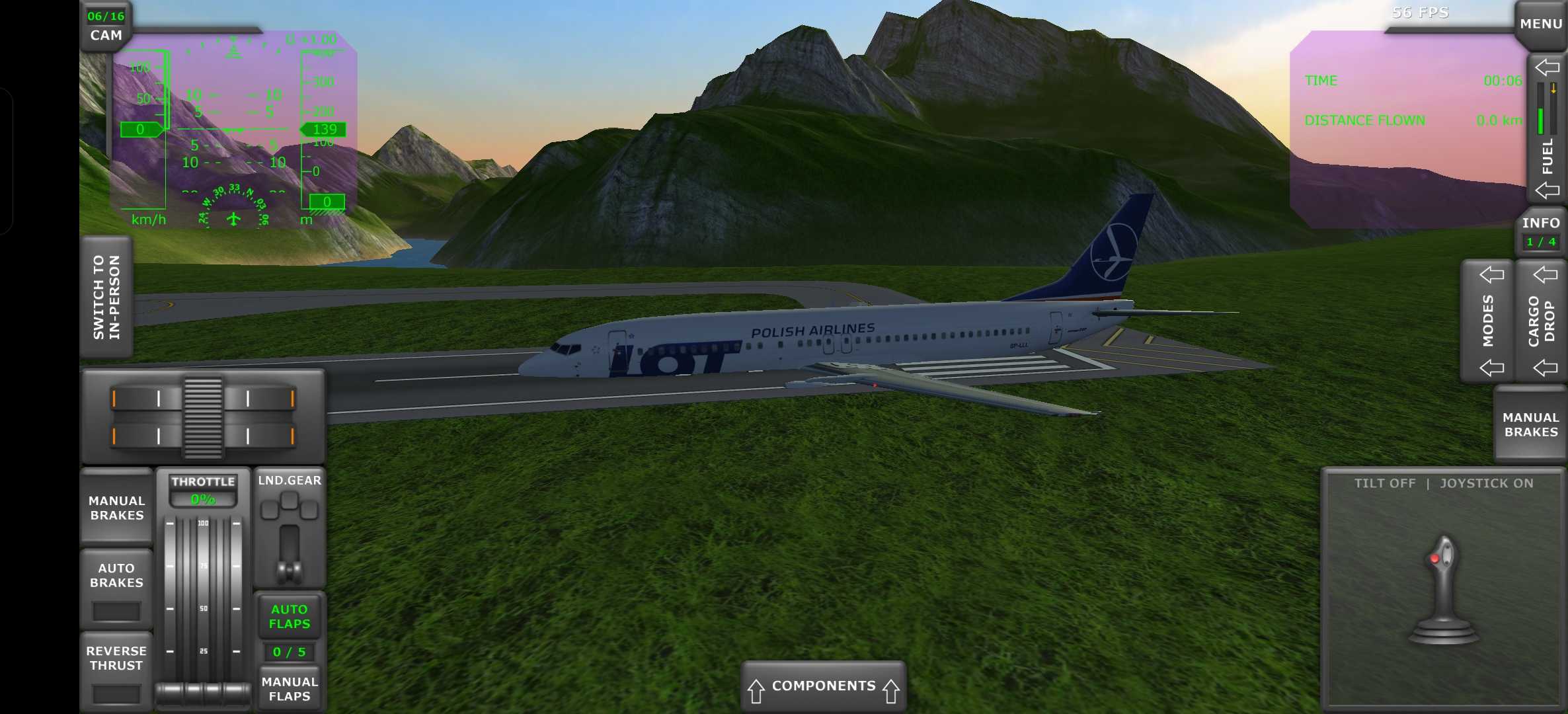Expand the Components panel
The image size is (1568, 714).
pyautogui.click(x=823, y=687)
